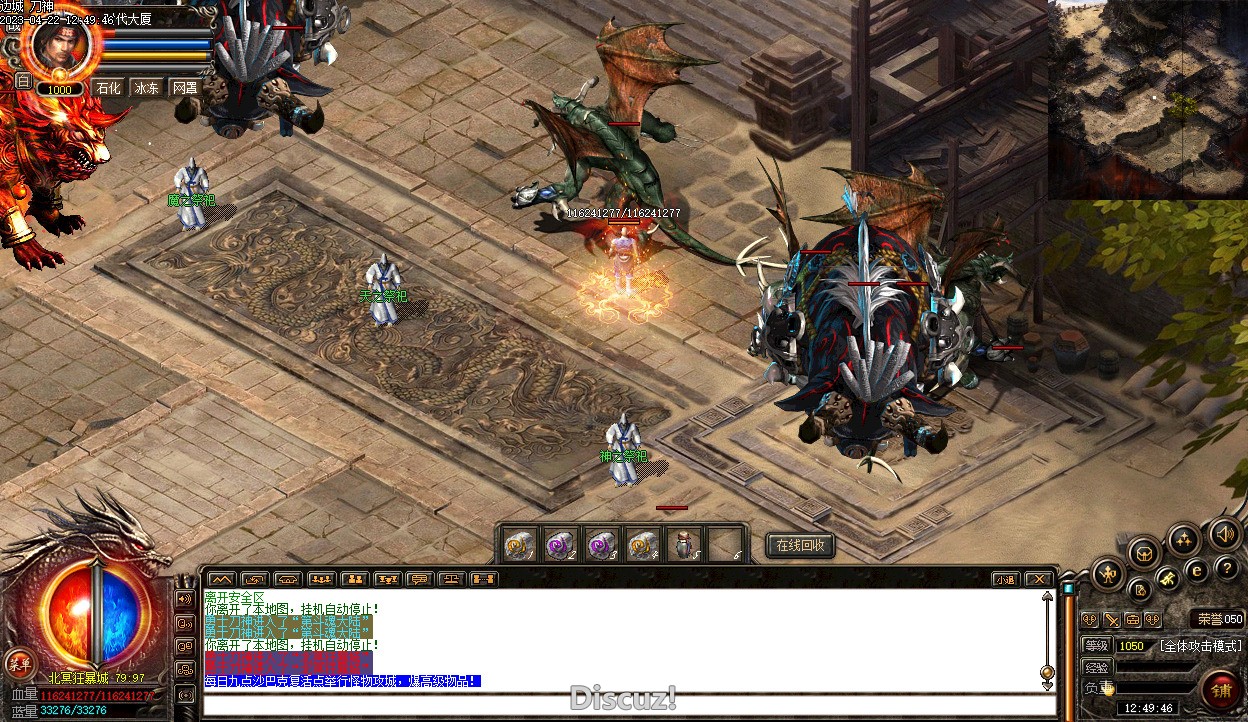
Task: Select the 石化 petrify button
Action: click(x=107, y=88)
